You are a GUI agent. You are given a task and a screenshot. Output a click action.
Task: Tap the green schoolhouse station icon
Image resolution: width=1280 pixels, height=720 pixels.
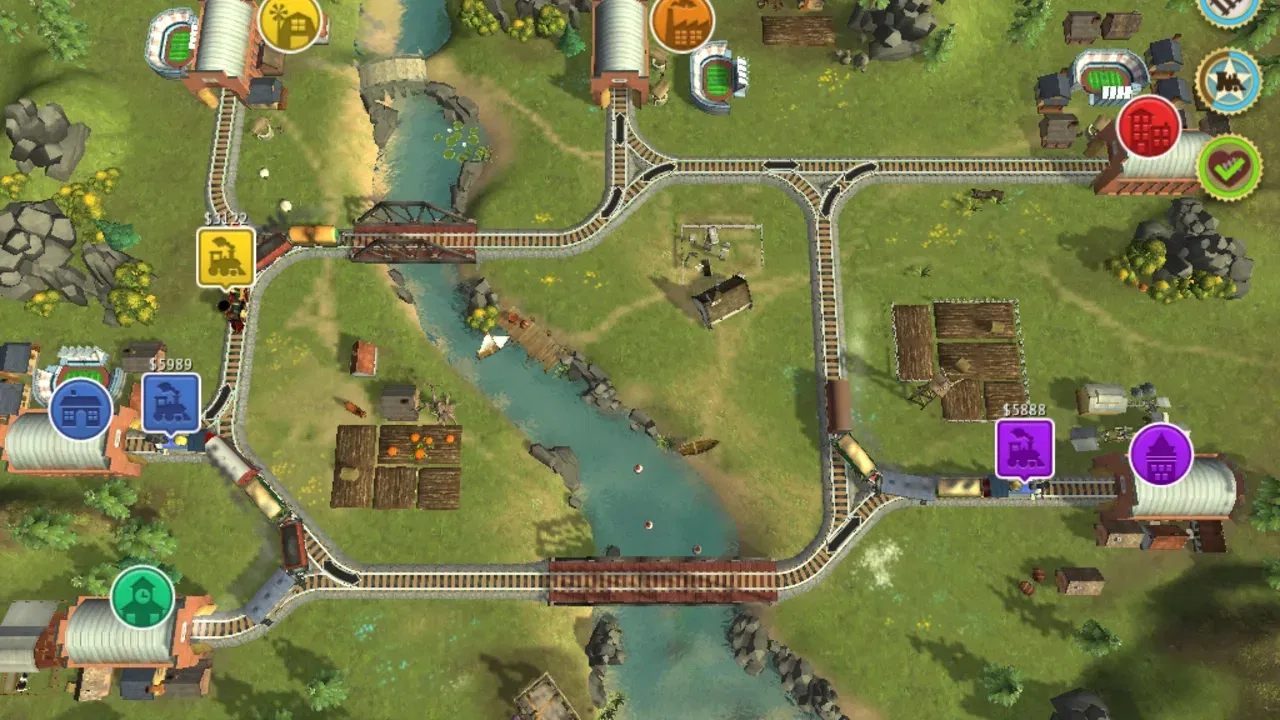pyautogui.click(x=143, y=597)
